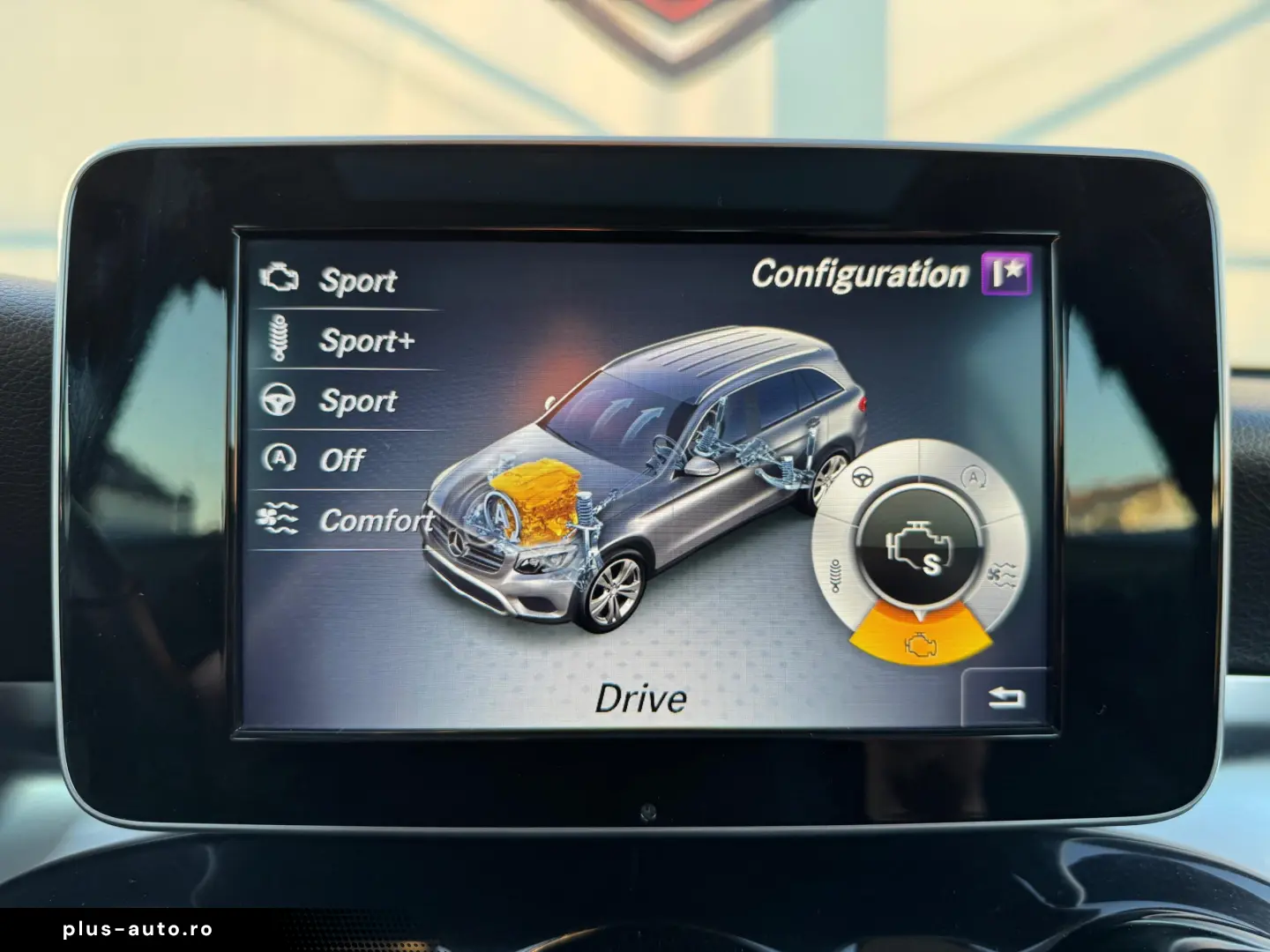
Task: Select the ECO start/stop icon beside Off
Action: tap(277, 458)
